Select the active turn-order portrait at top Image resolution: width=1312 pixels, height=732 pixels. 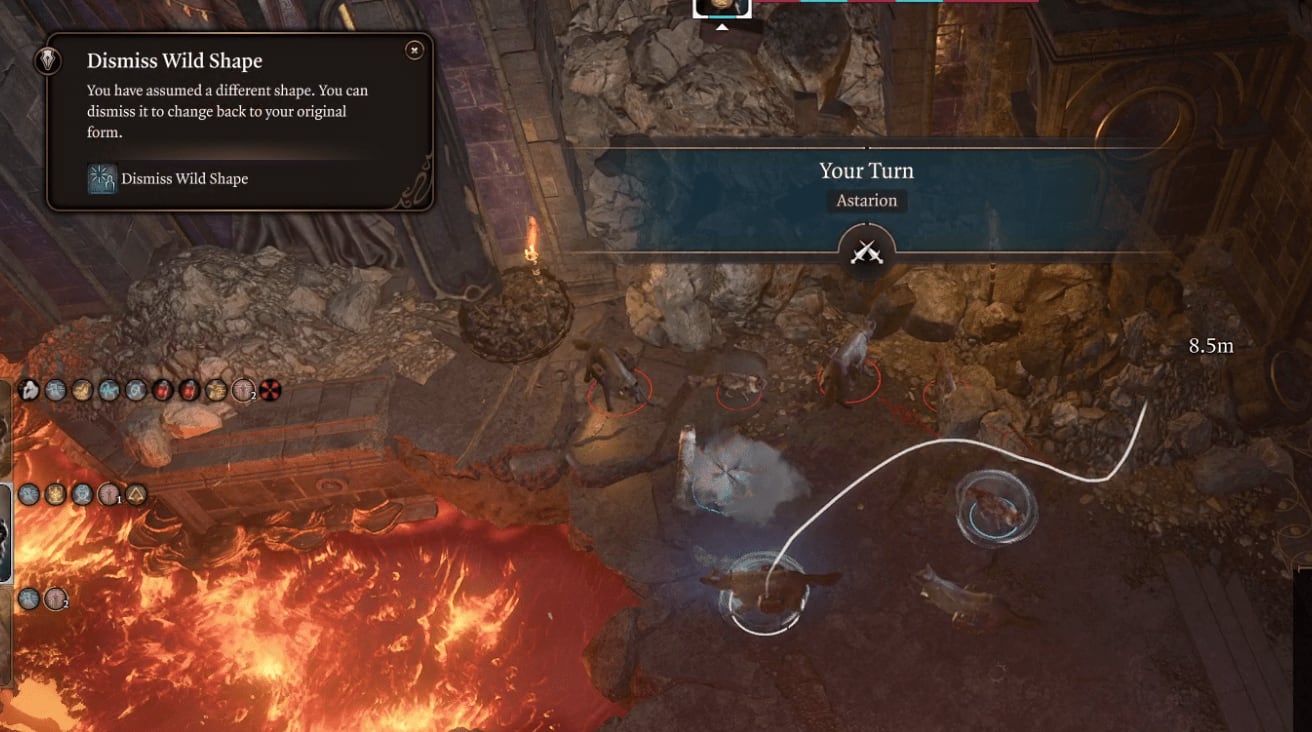722,6
